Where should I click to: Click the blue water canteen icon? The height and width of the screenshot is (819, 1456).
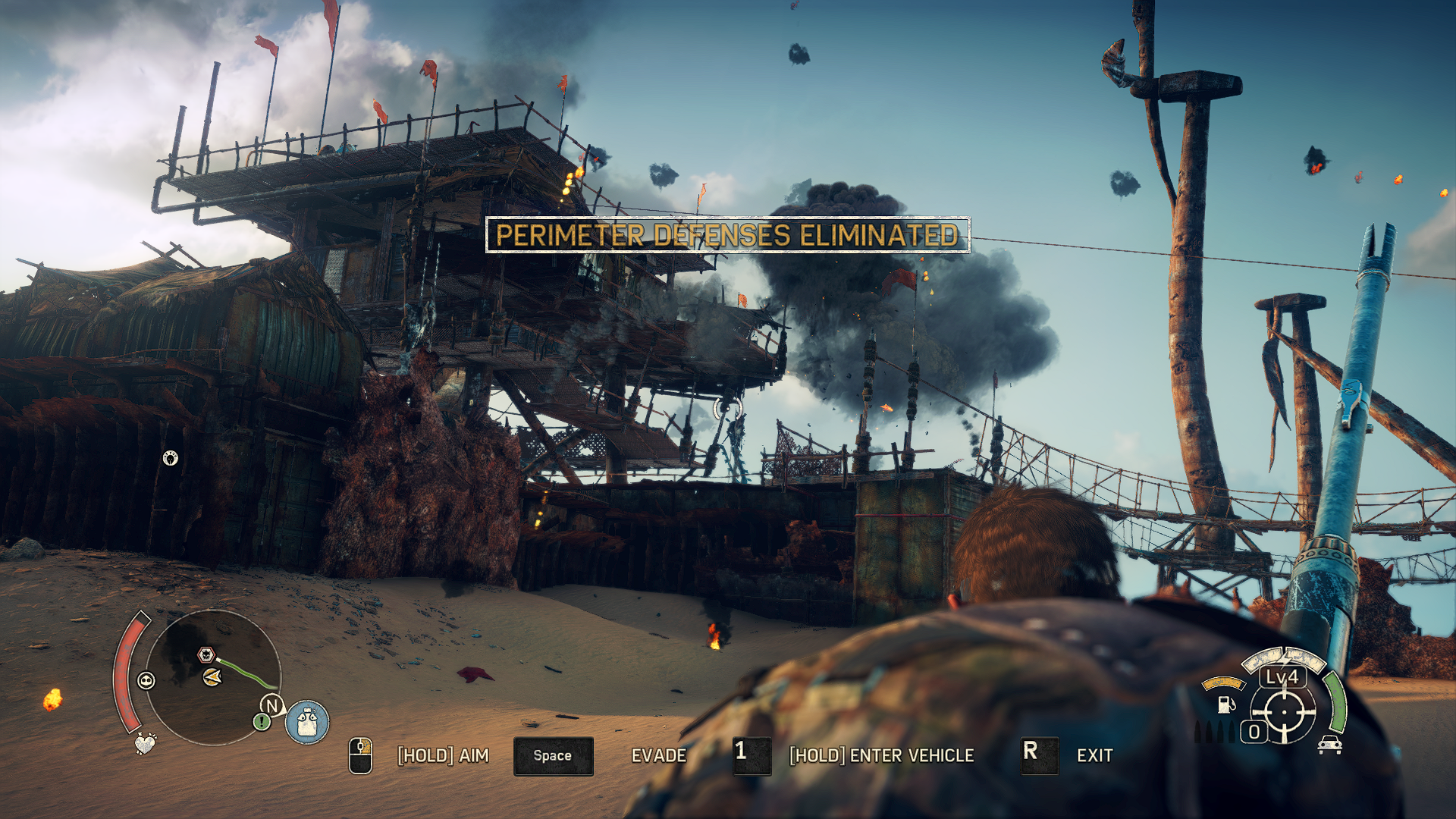(x=307, y=721)
